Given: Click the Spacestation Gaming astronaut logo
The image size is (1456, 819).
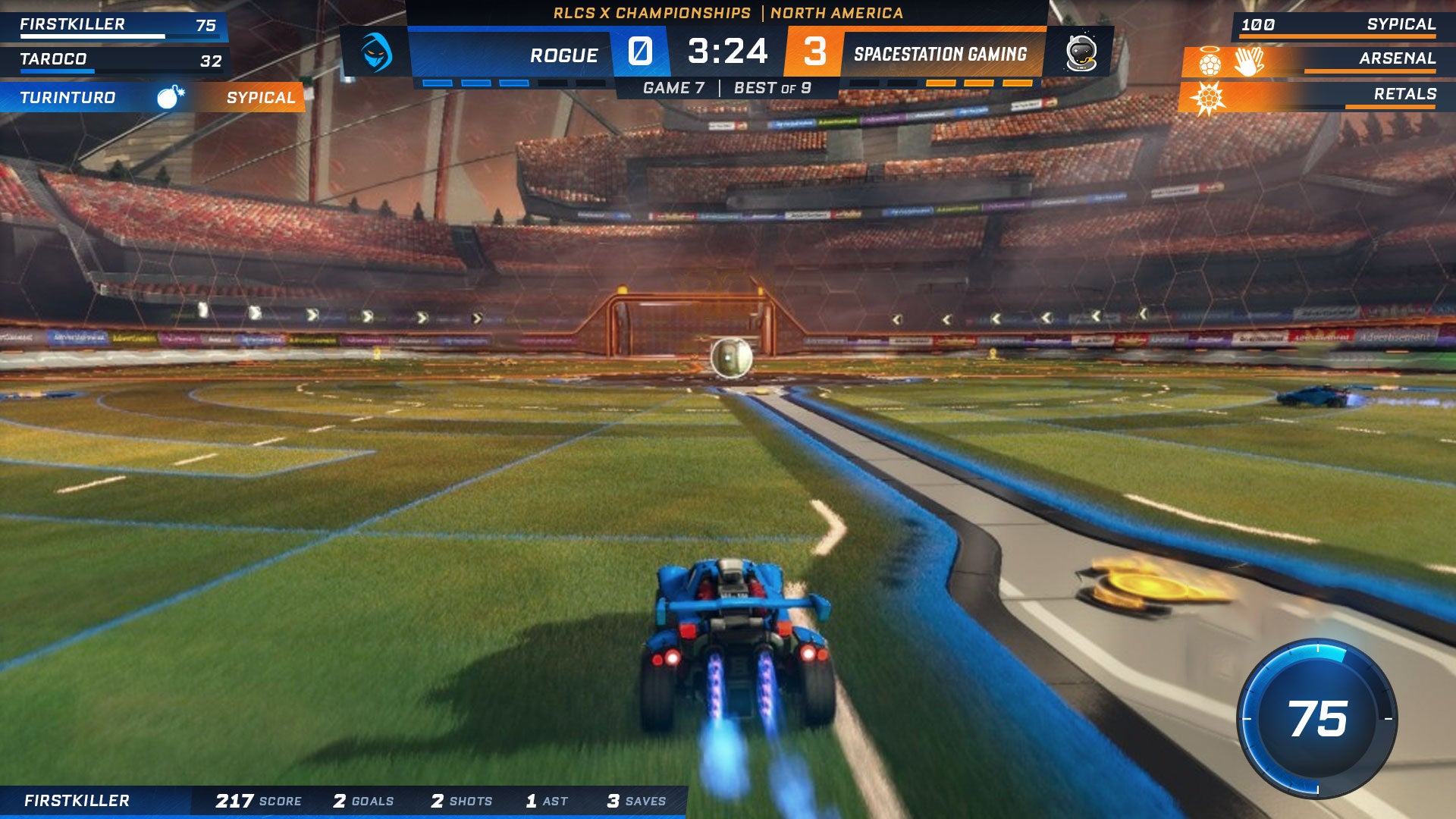Looking at the screenshot, I should pos(1080,53).
